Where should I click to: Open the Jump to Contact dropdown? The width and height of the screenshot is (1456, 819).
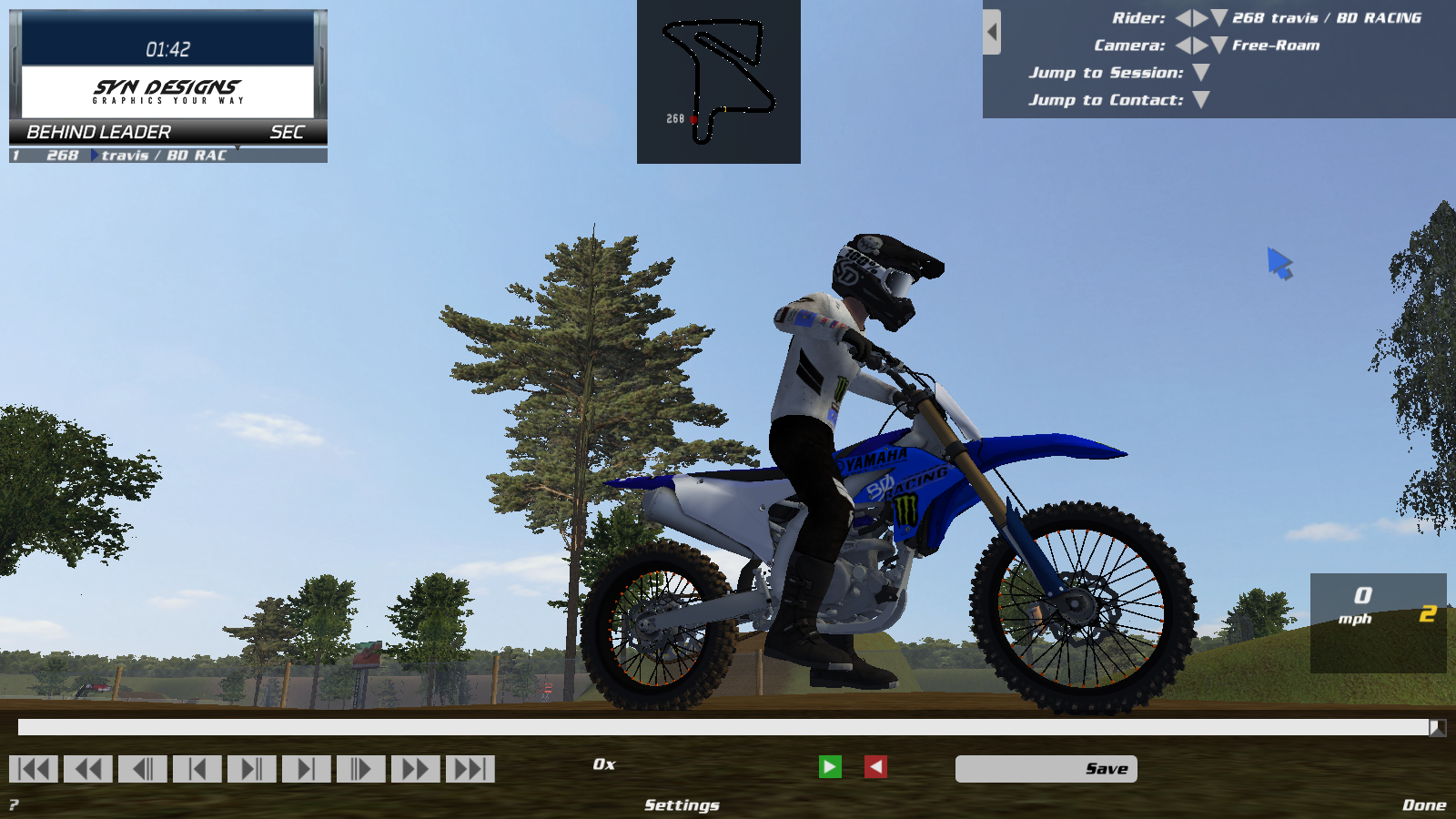tap(1199, 99)
